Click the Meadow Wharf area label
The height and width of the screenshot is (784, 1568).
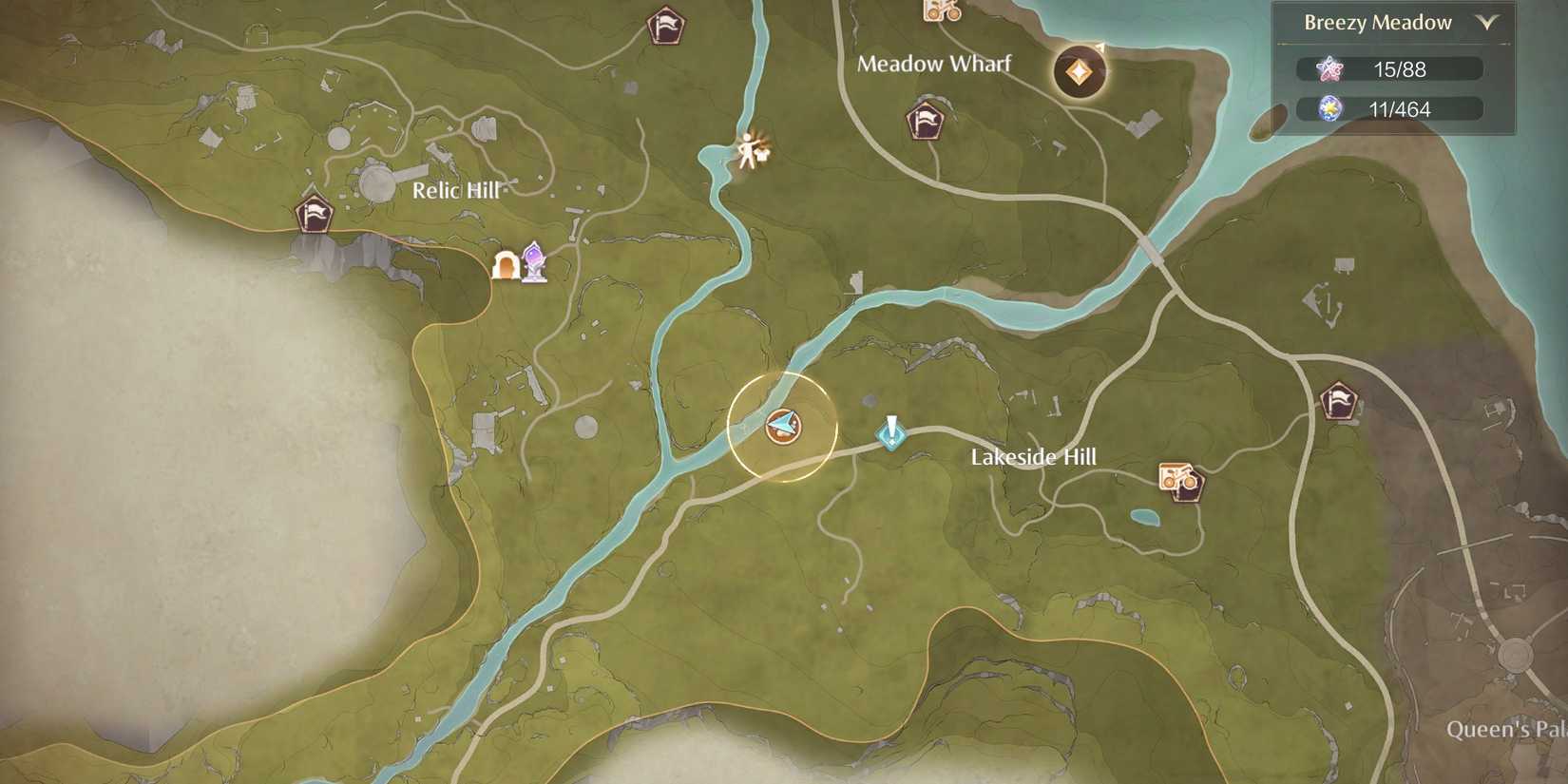tap(935, 65)
